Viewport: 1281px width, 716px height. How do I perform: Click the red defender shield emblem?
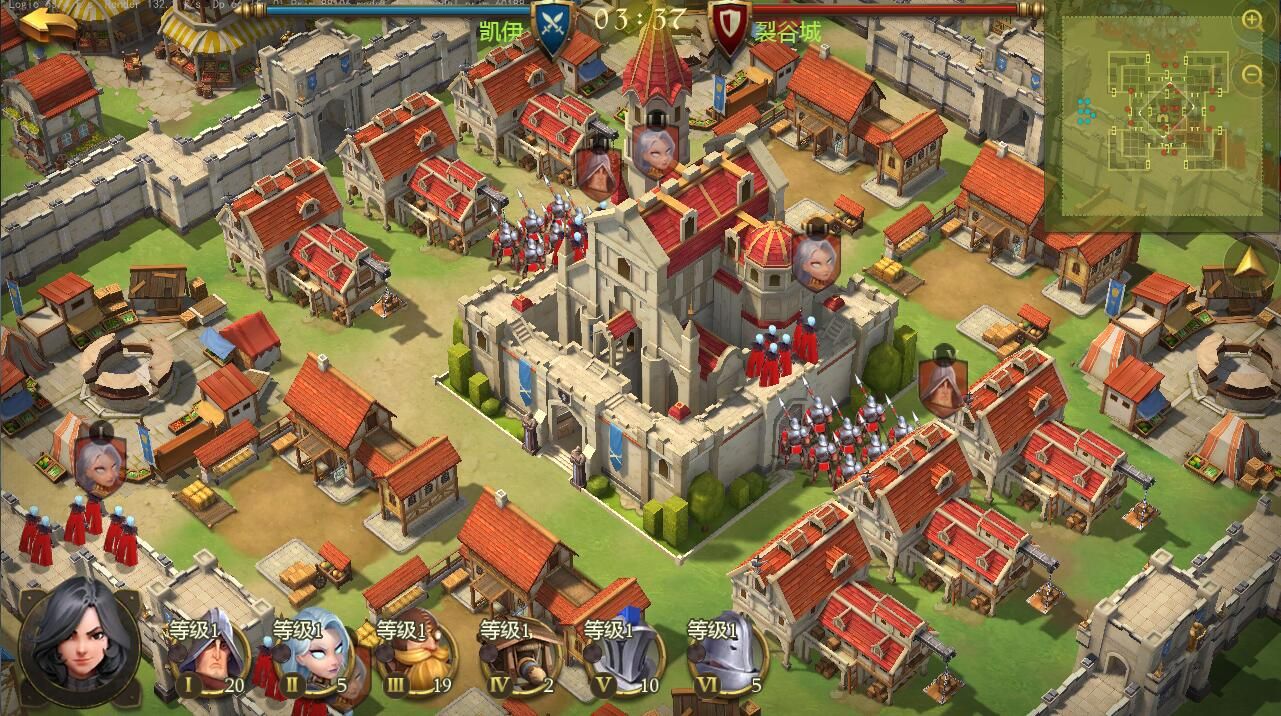[x=729, y=27]
